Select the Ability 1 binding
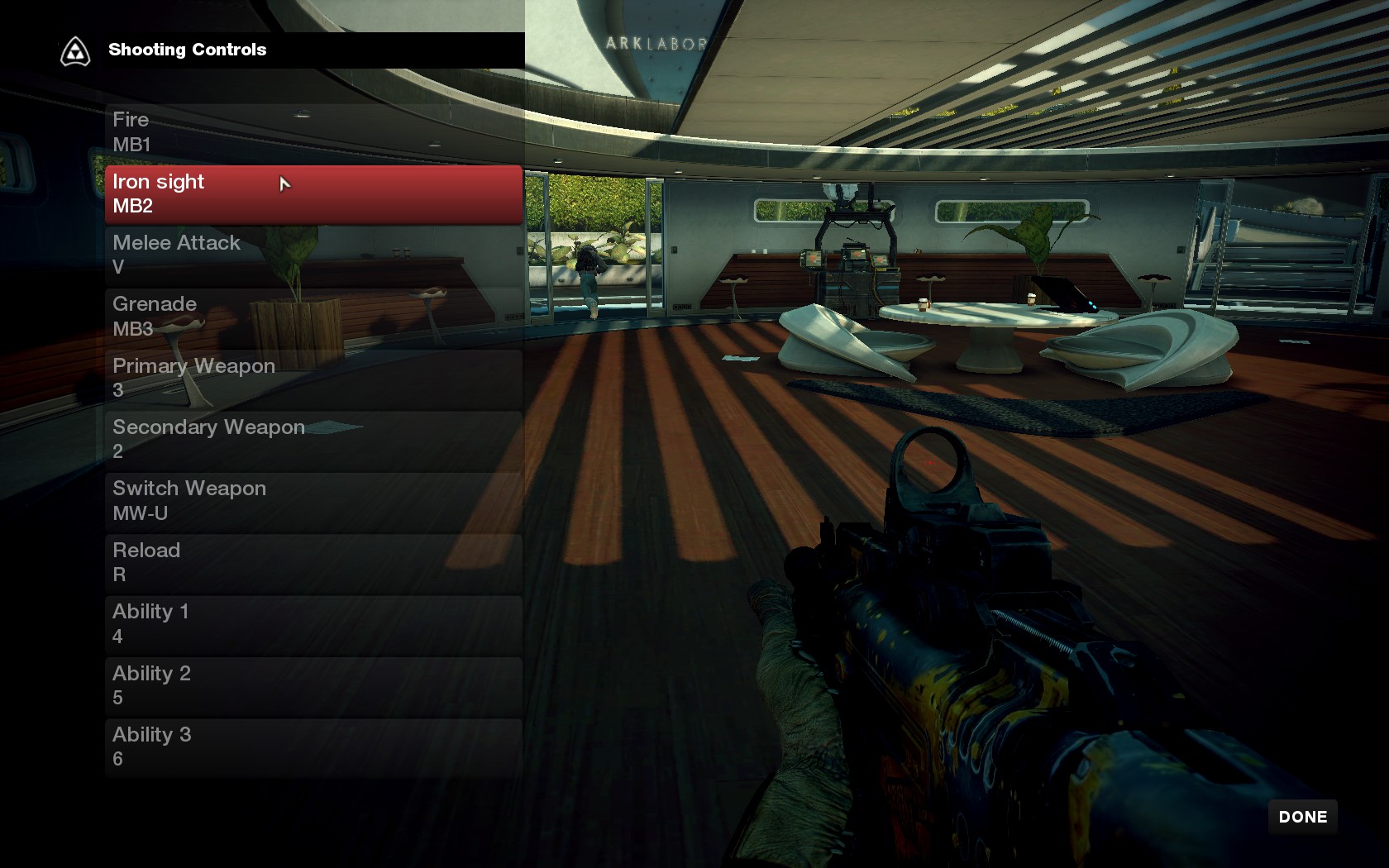Screen dimensions: 1389x868 (313, 624)
